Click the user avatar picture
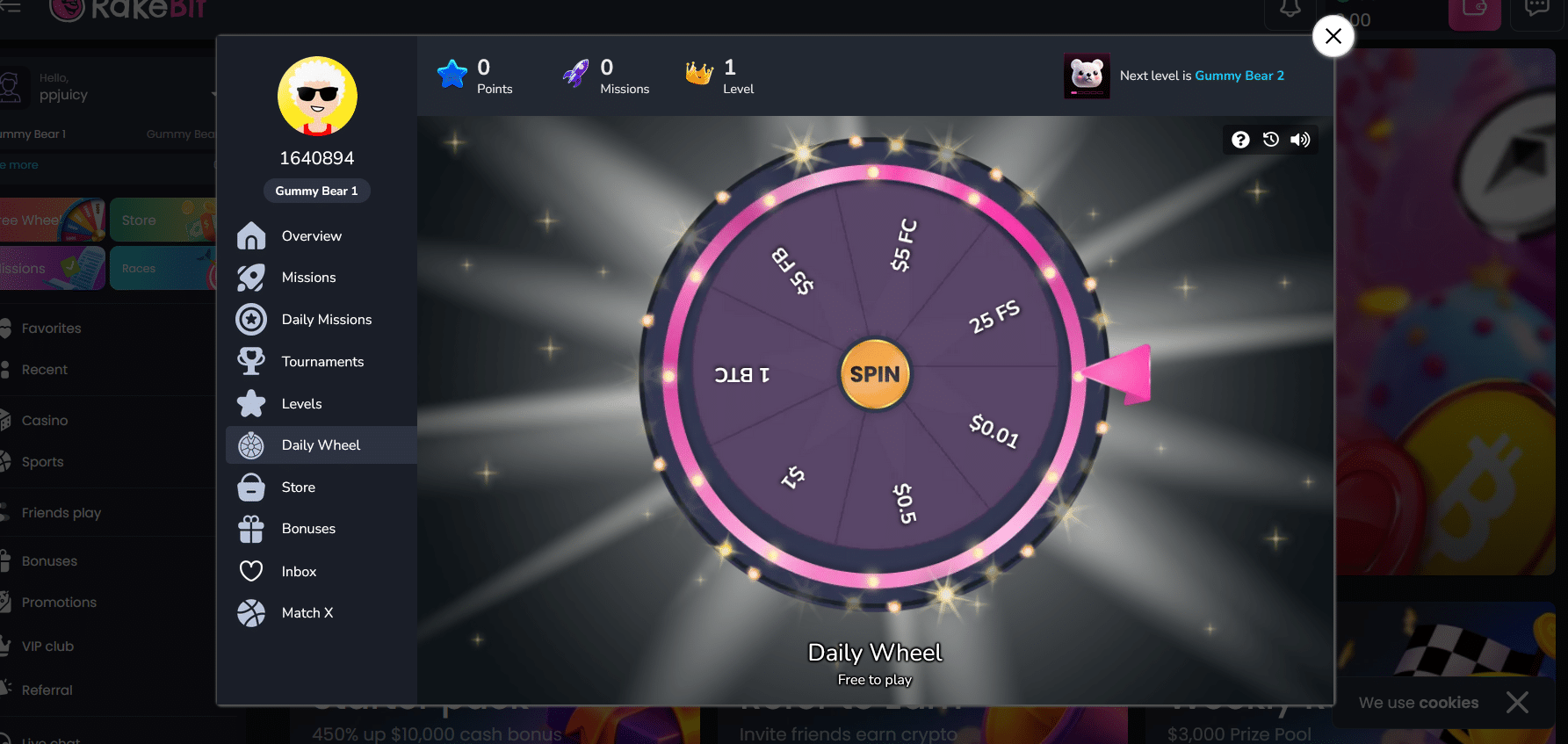 [x=317, y=97]
